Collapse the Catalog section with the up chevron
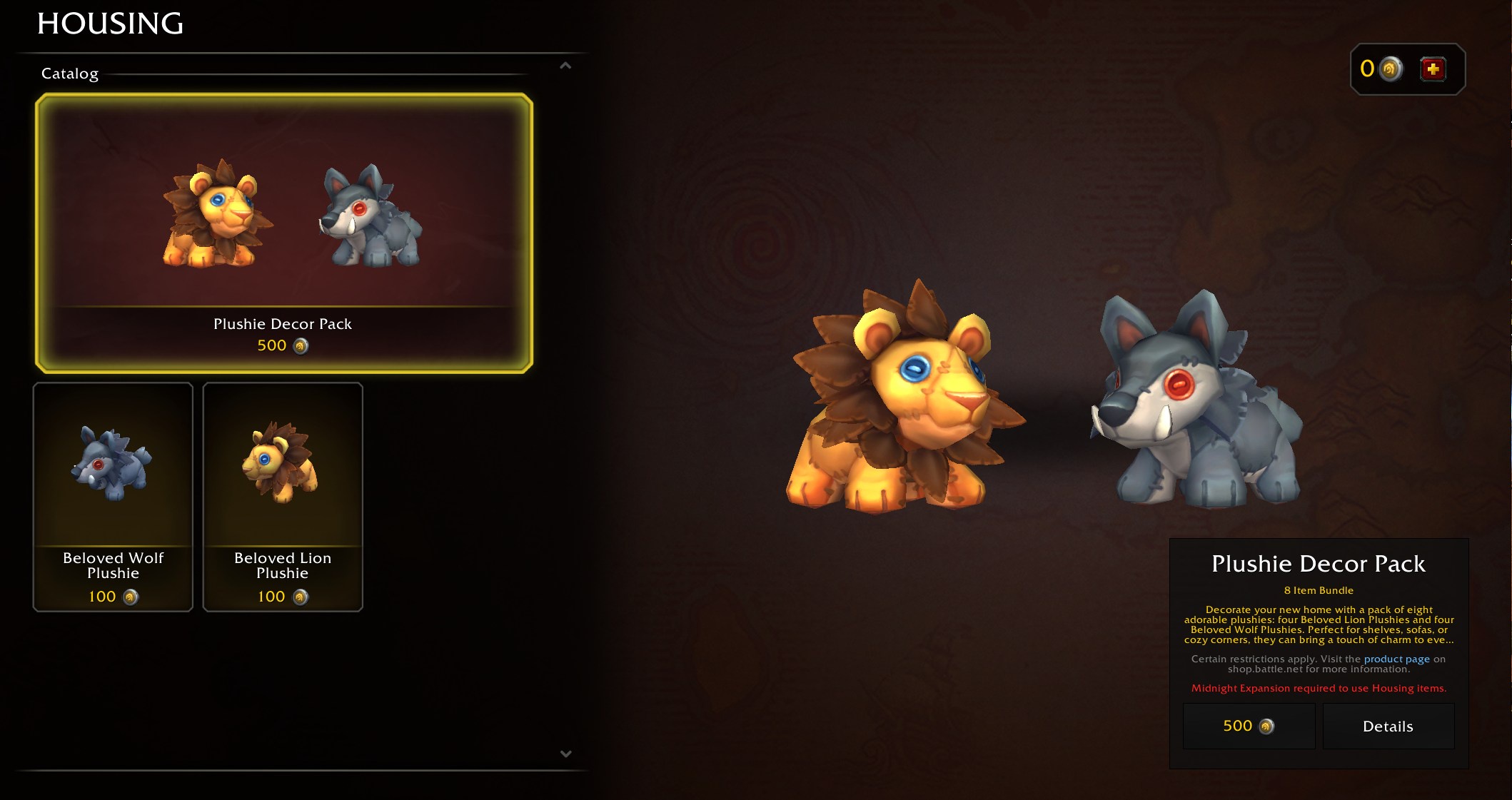 click(x=565, y=66)
